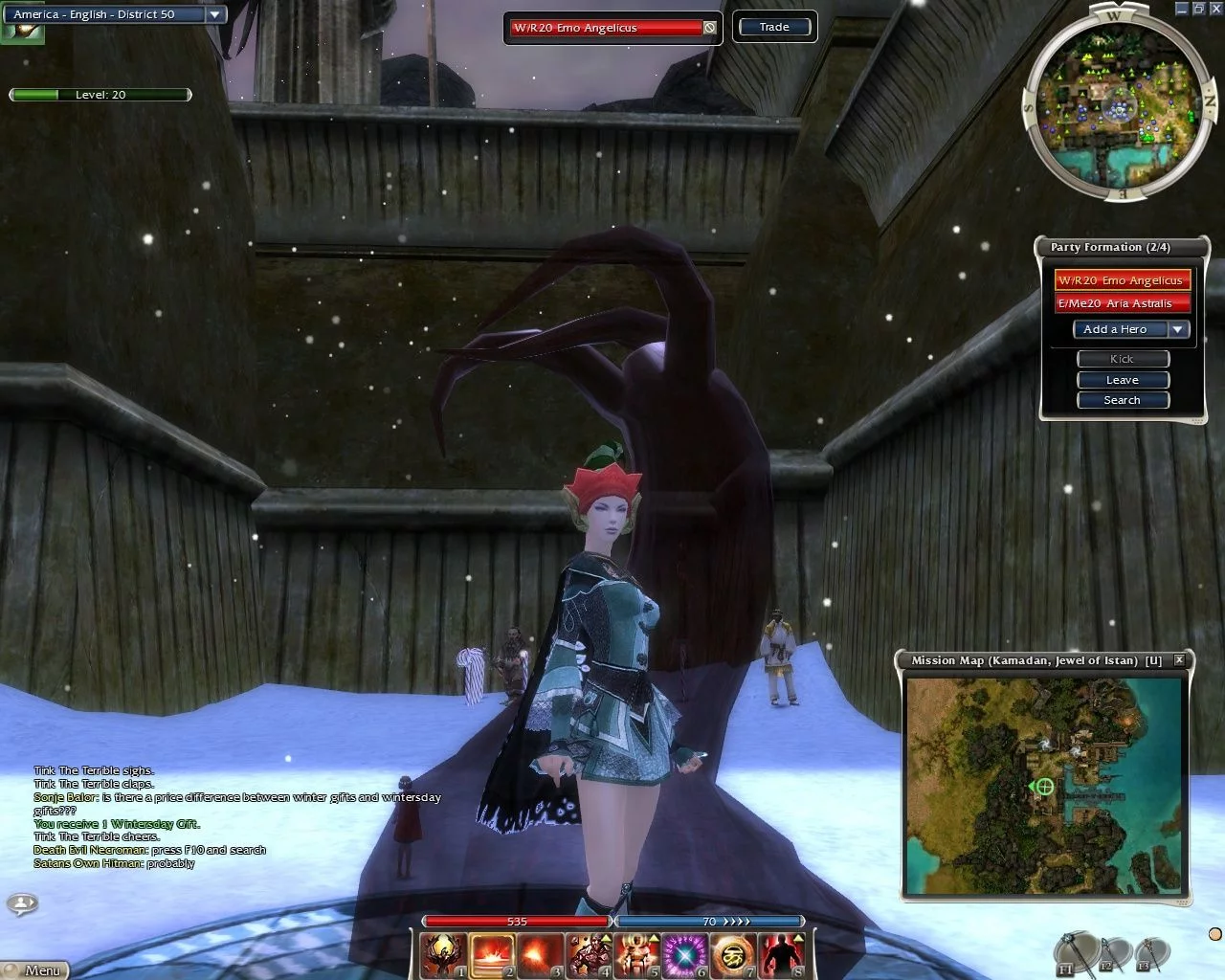Use the golden glyph skill in slot 7
Image resolution: width=1225 pixels, height=980 pixels.
tap(734, 955)
